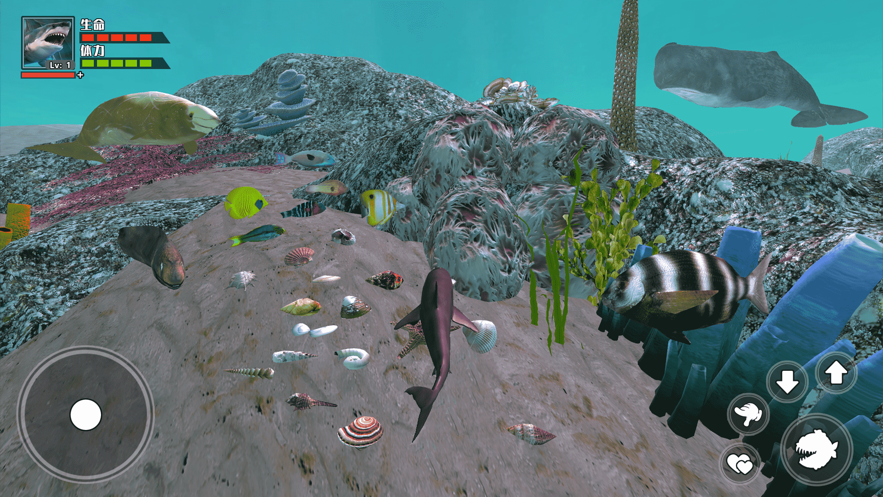Tap the shark portrait avatar
This screenshot has width=883, height=497.
coord(47,43)
